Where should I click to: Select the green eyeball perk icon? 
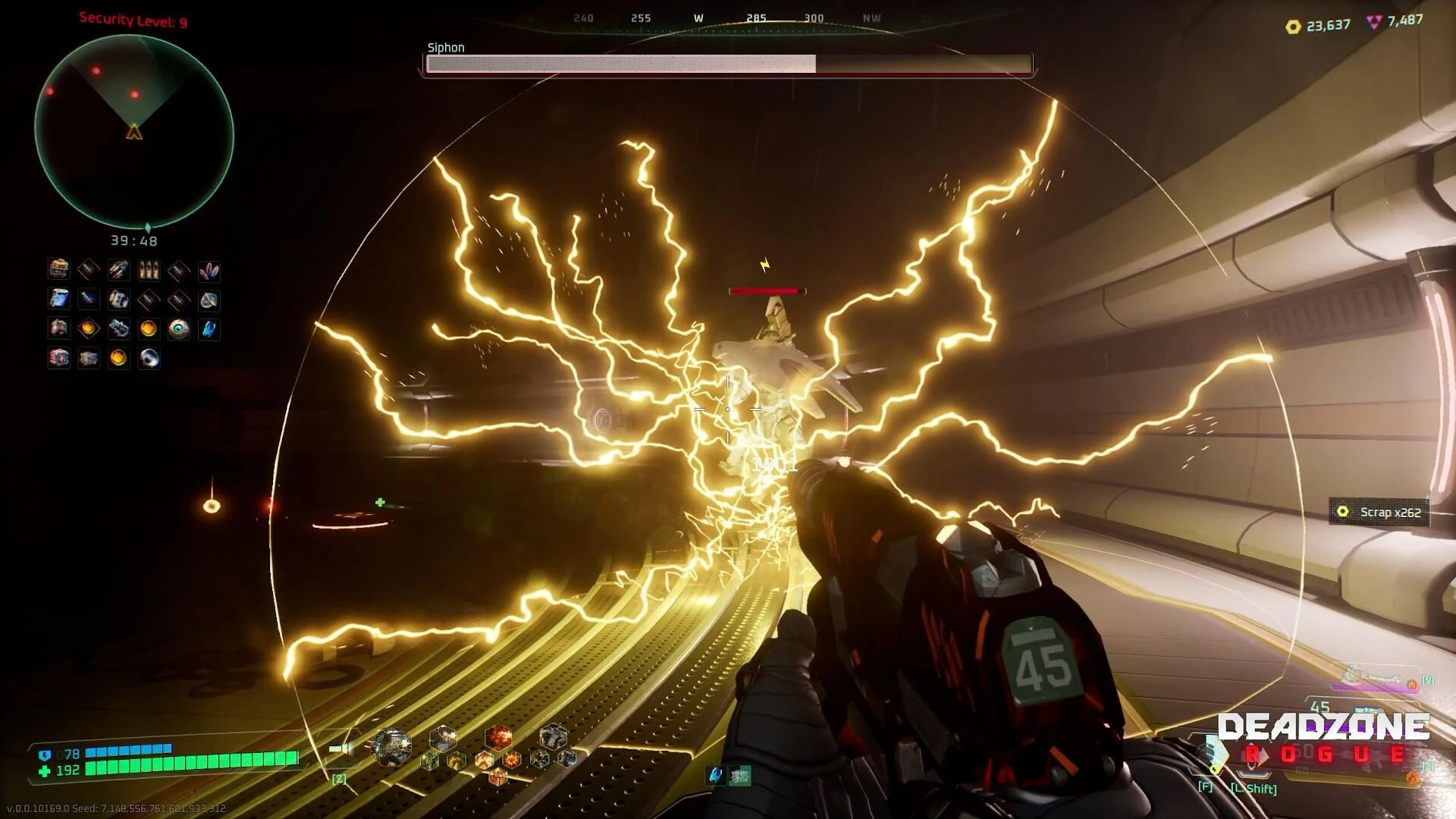pyautogui.click(x=179, y=328)
